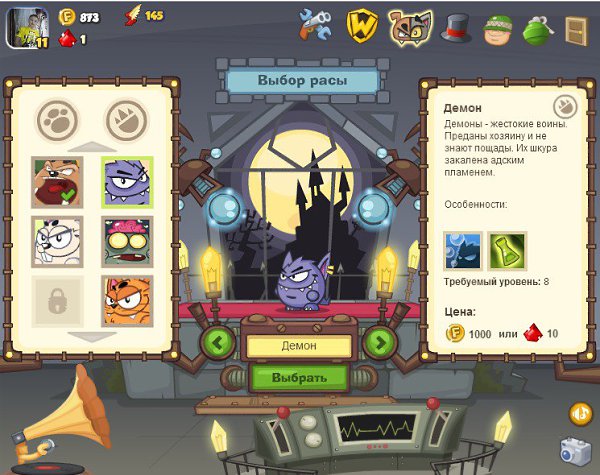600x475 pixels.
Task: Show the next race with right arrow
Action: tap(379, 343)
